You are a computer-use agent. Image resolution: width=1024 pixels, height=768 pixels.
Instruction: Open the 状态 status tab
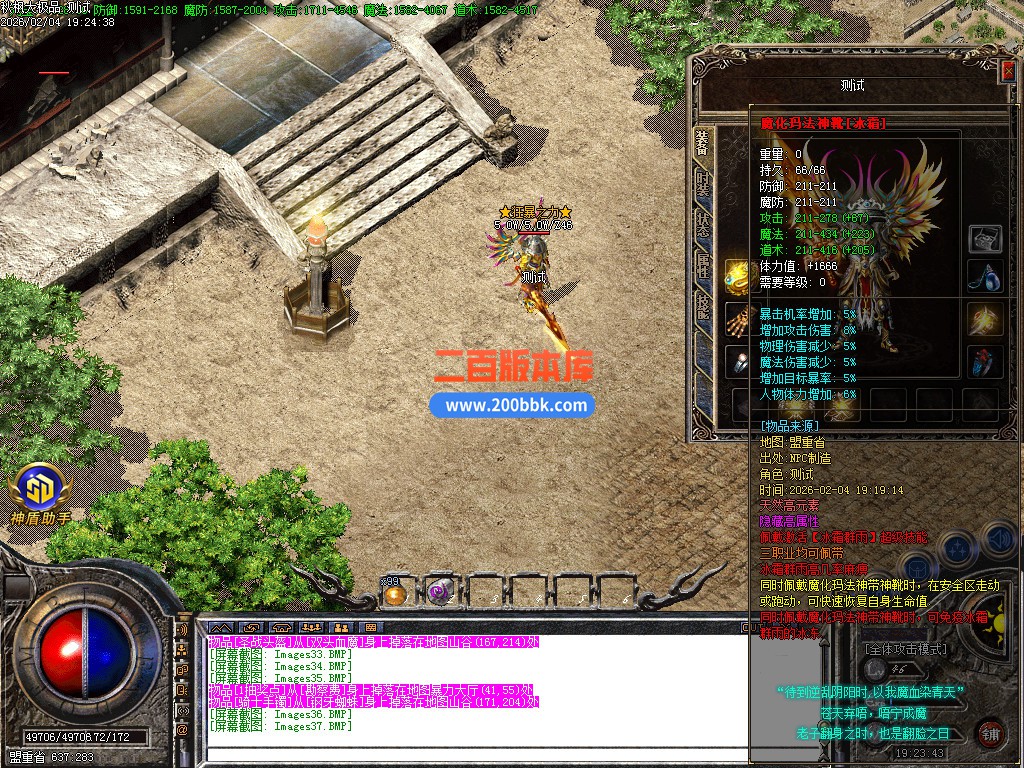(x=703, y=224)
